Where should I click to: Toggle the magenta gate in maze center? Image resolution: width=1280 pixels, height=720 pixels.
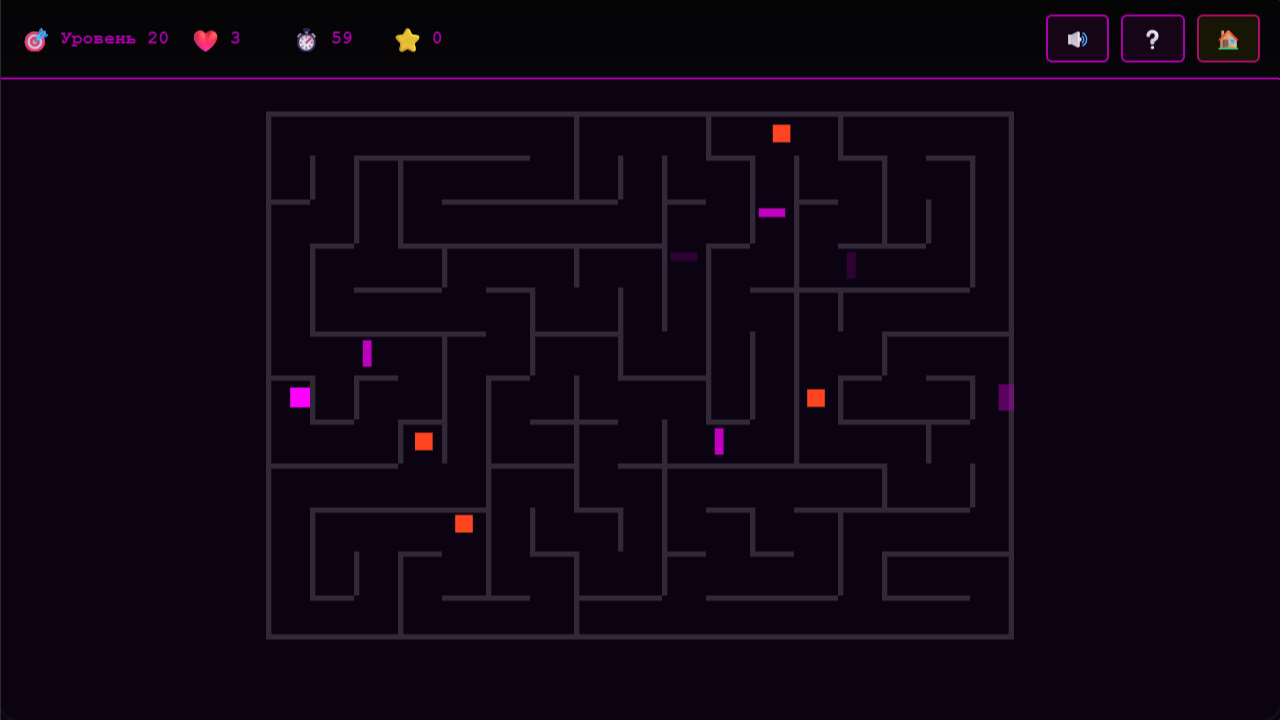[718, 440]
